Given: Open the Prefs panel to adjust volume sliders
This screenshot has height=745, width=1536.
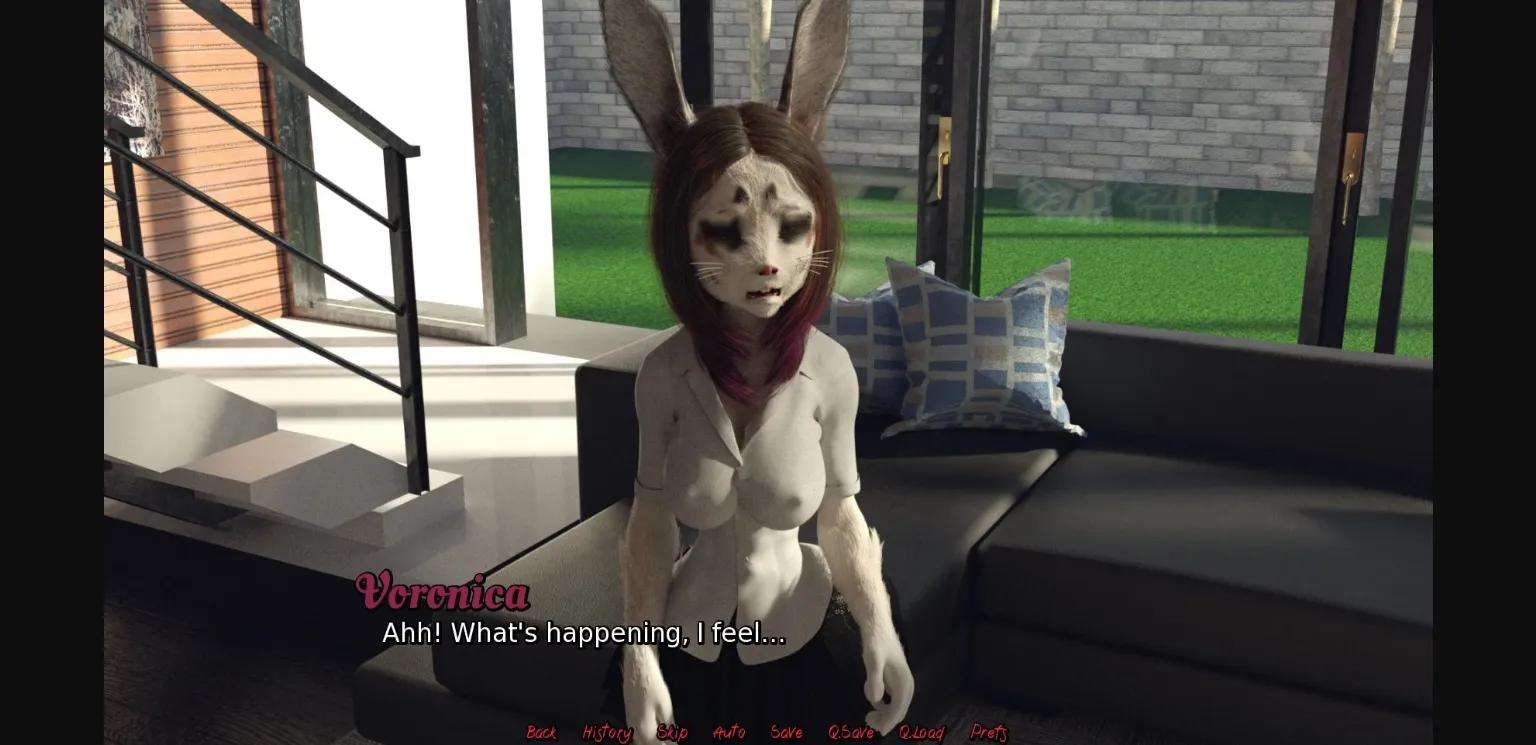Looking at the screenshot, I should 989,732.
